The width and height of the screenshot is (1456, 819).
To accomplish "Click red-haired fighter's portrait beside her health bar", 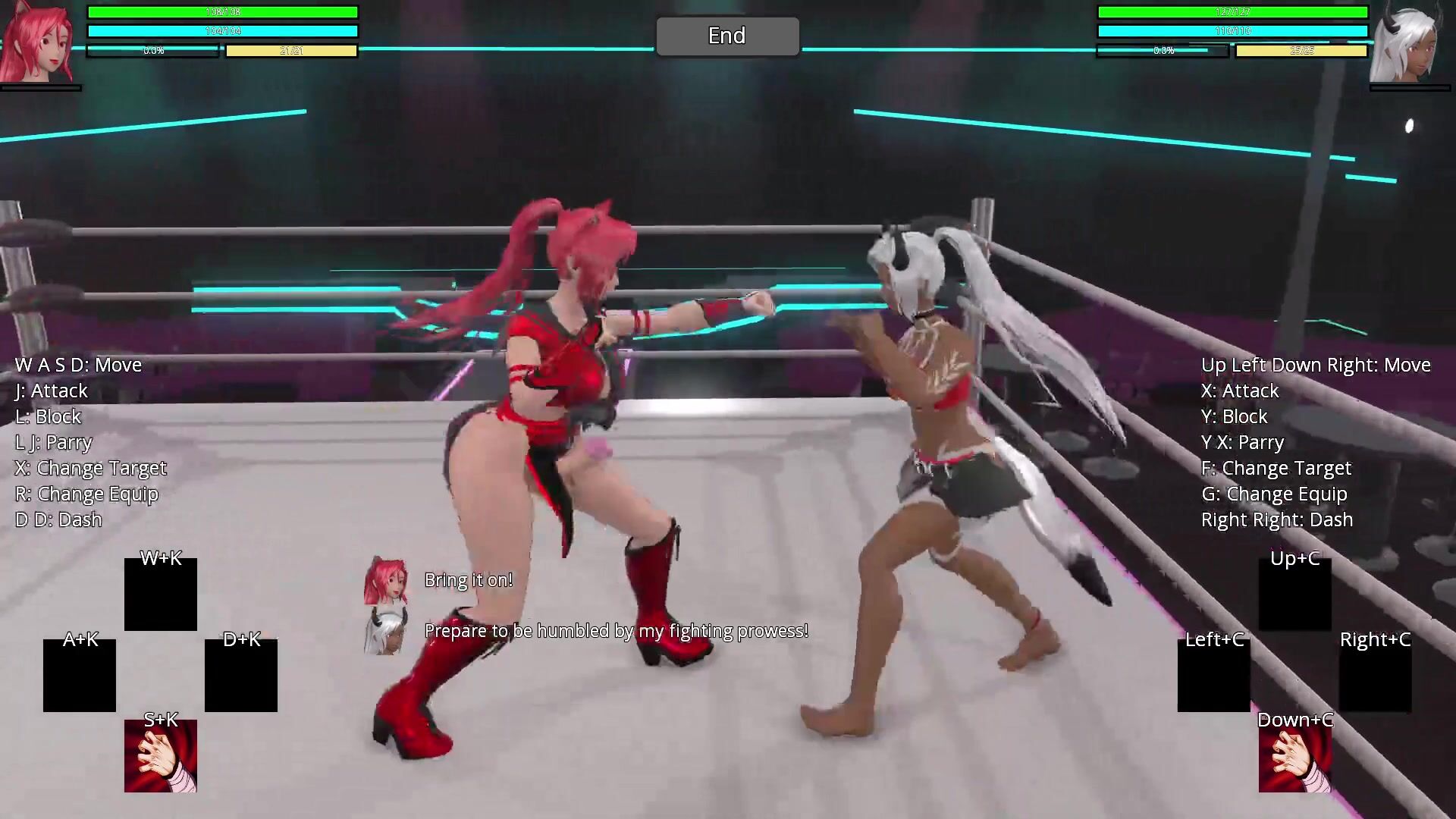I will point(38,42).
